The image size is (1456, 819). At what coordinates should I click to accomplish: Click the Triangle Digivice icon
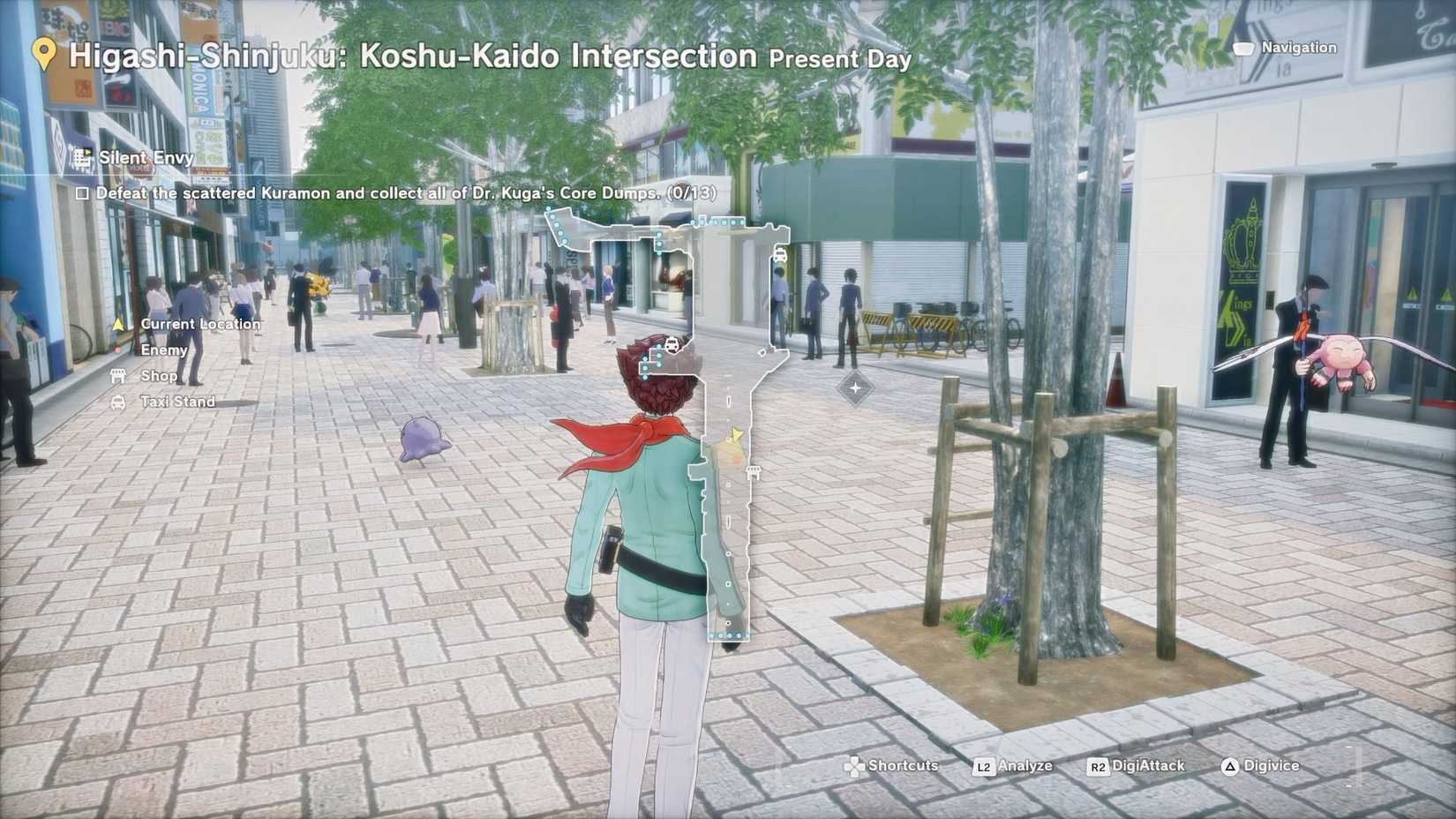coord(1228,766)
